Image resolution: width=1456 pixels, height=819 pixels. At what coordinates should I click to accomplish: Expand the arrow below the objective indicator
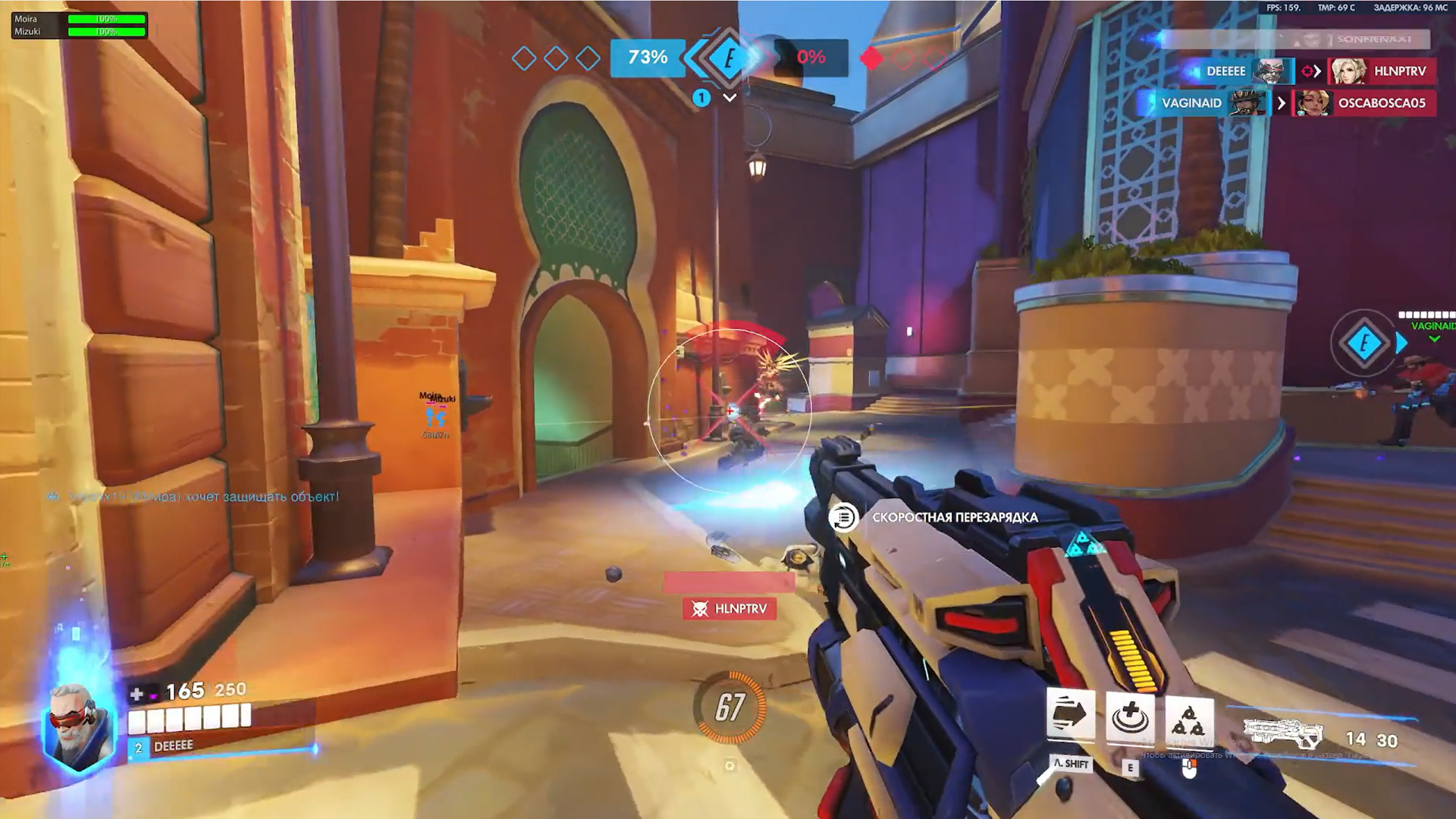[x=730, y=98]
